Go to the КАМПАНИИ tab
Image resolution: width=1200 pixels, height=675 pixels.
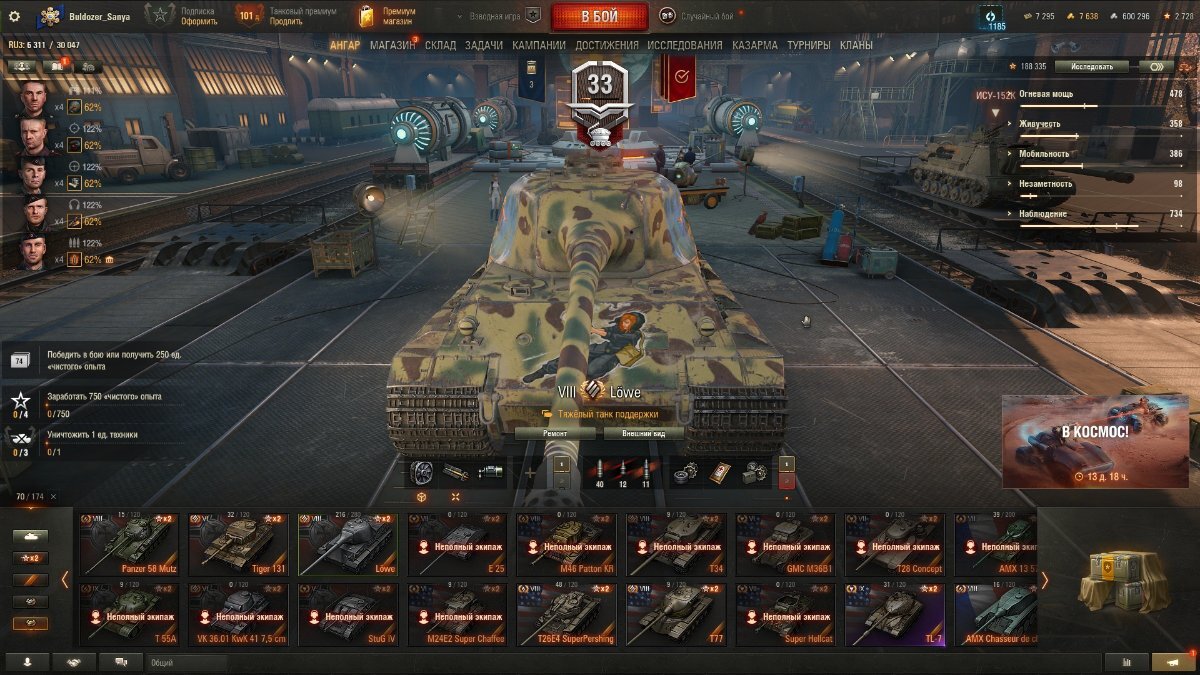click(539, 45)
